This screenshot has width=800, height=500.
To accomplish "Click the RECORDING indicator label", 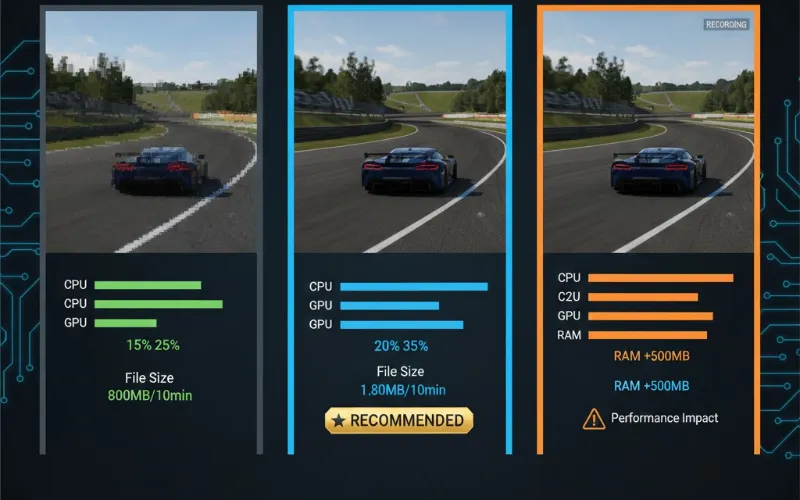I will tap(726, 24).
